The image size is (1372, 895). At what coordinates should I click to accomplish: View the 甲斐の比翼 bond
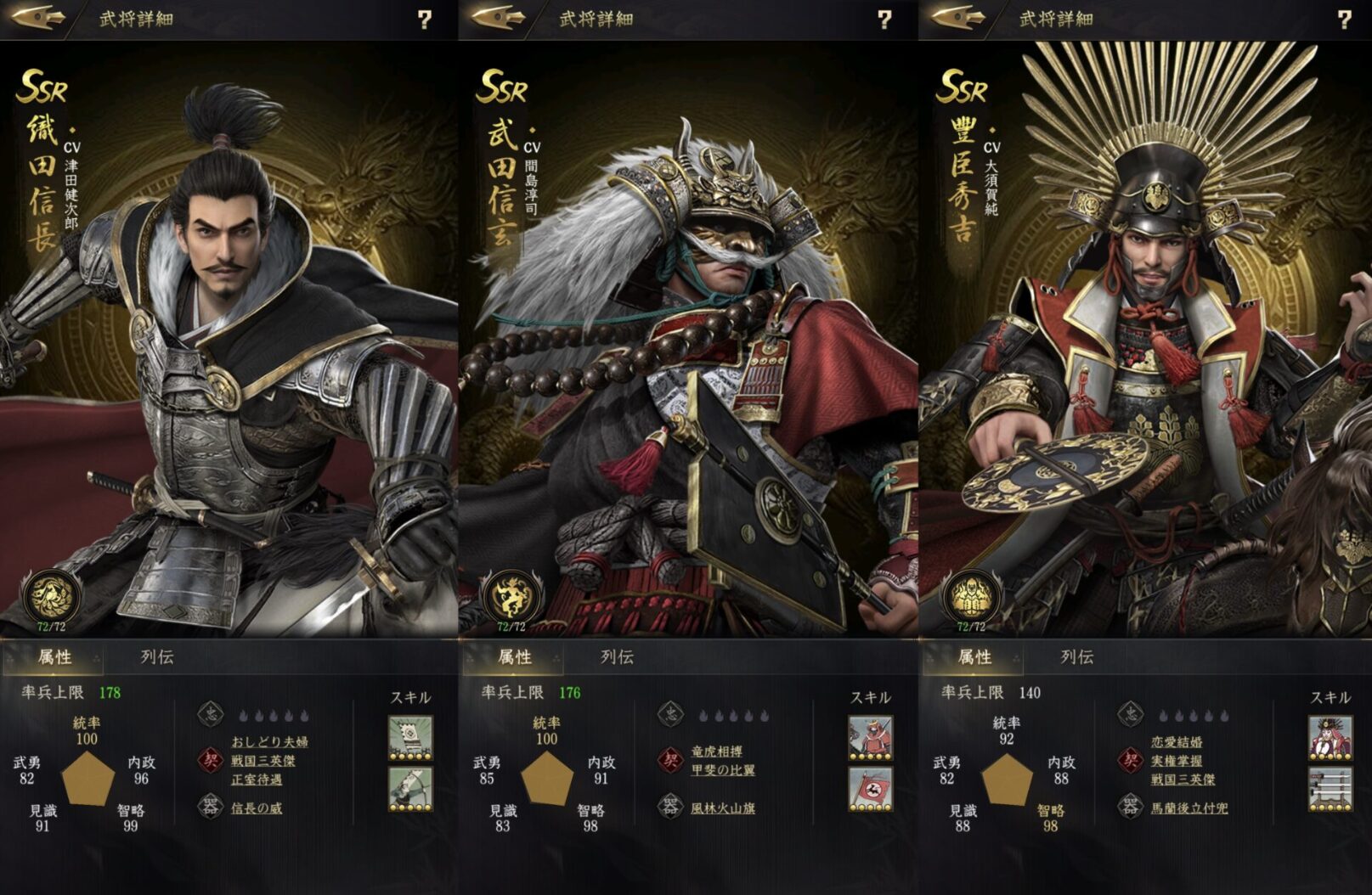[723, 770]
